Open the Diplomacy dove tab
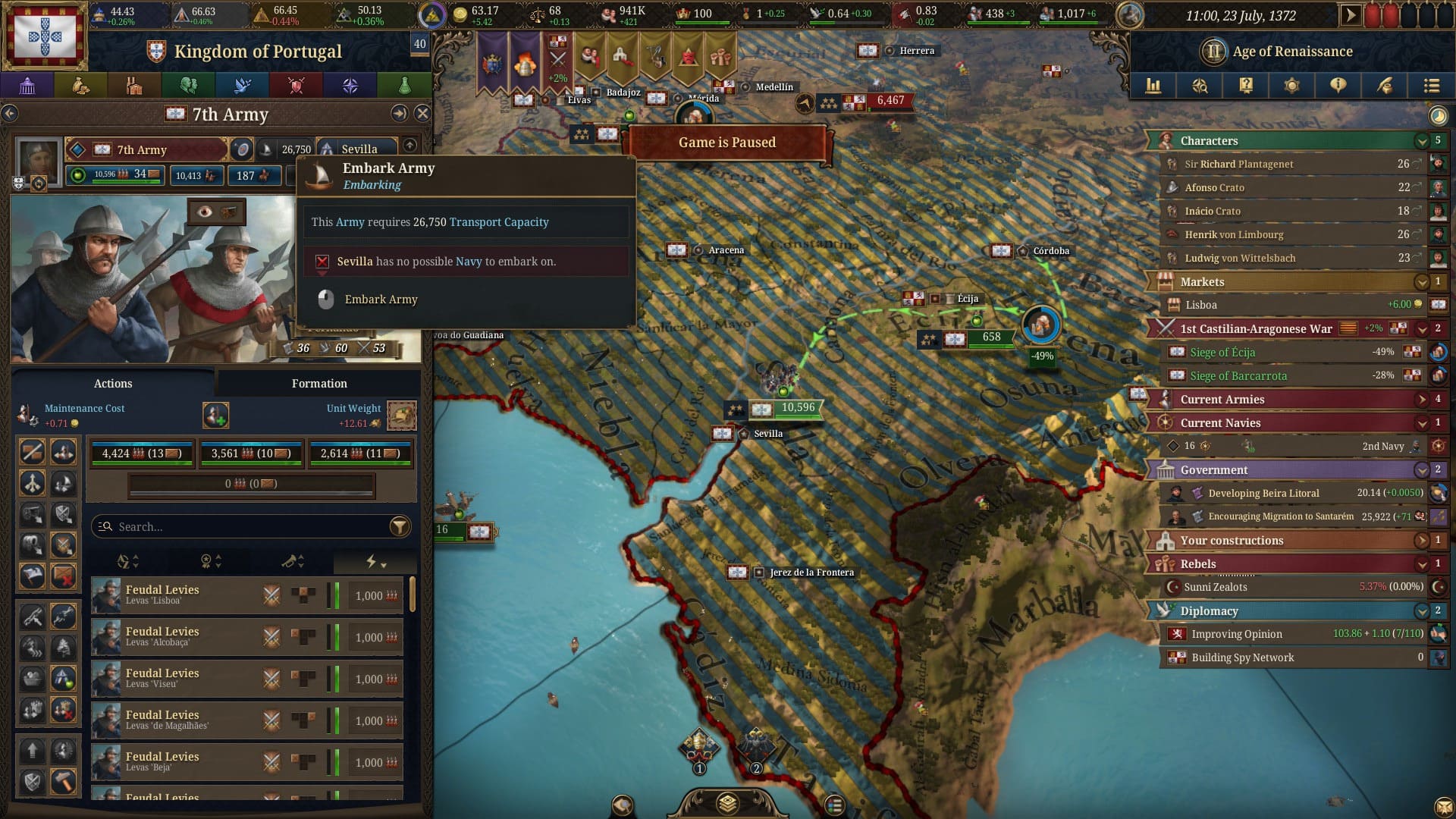The height and width of the screenshot is (819, 1456). pos(241,86)
